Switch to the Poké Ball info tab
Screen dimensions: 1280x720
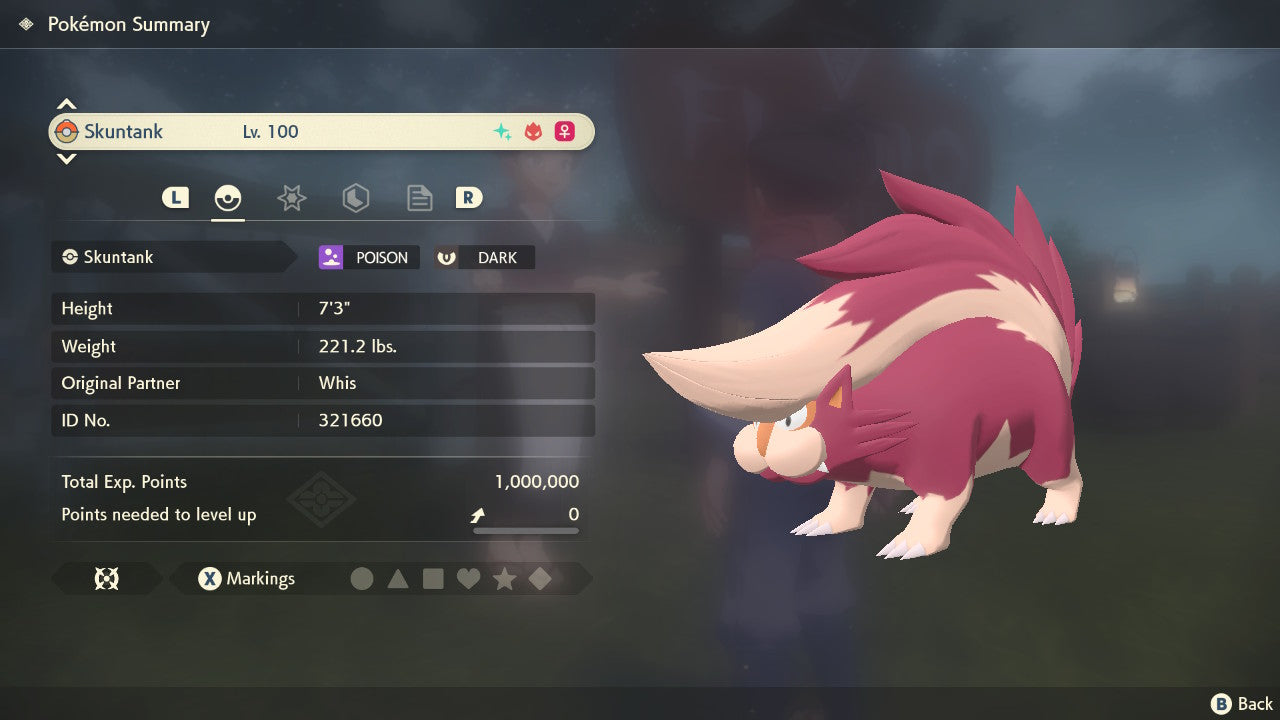click(x=228, y=198)
